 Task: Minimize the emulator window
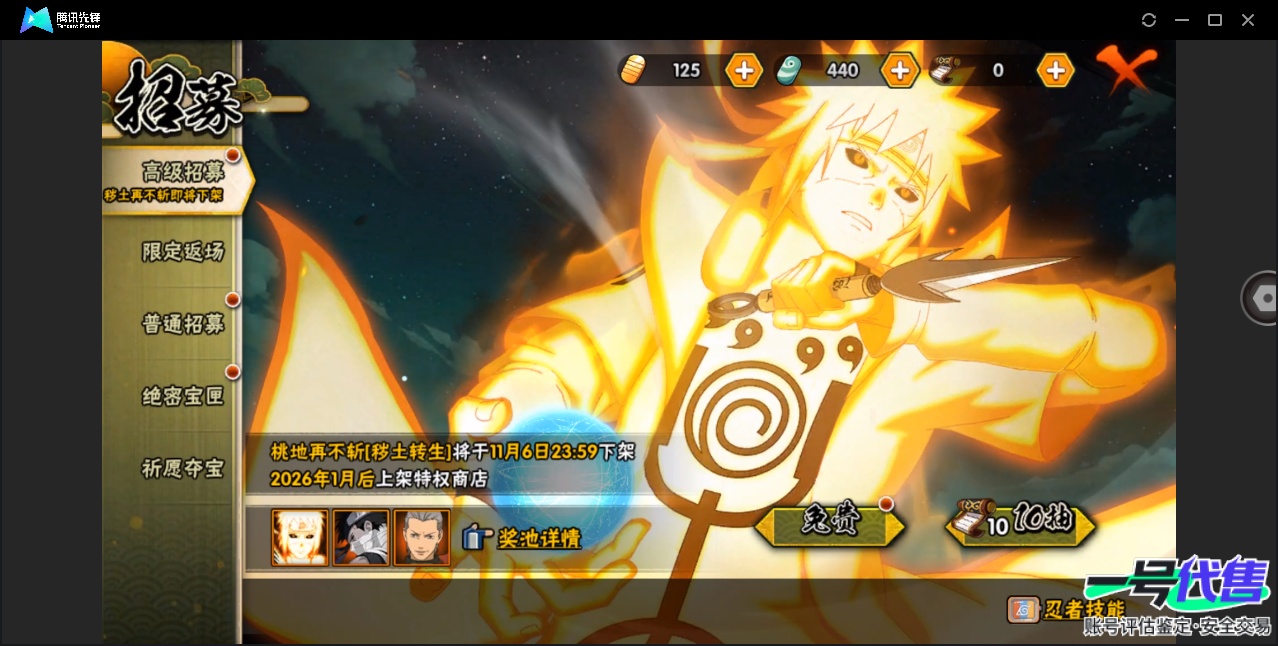tap(1182, 20)
